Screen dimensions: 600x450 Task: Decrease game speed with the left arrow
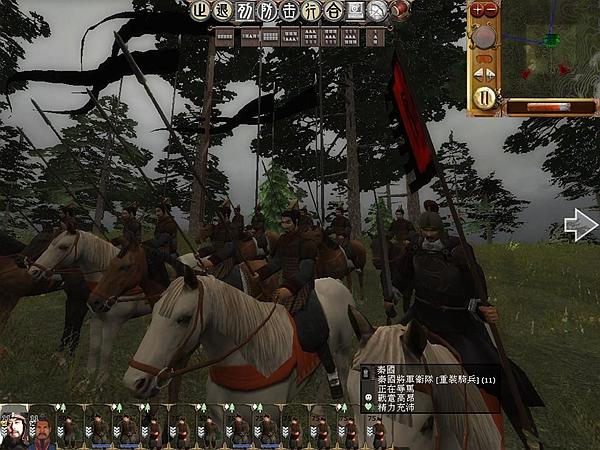(x=478, y=73)
